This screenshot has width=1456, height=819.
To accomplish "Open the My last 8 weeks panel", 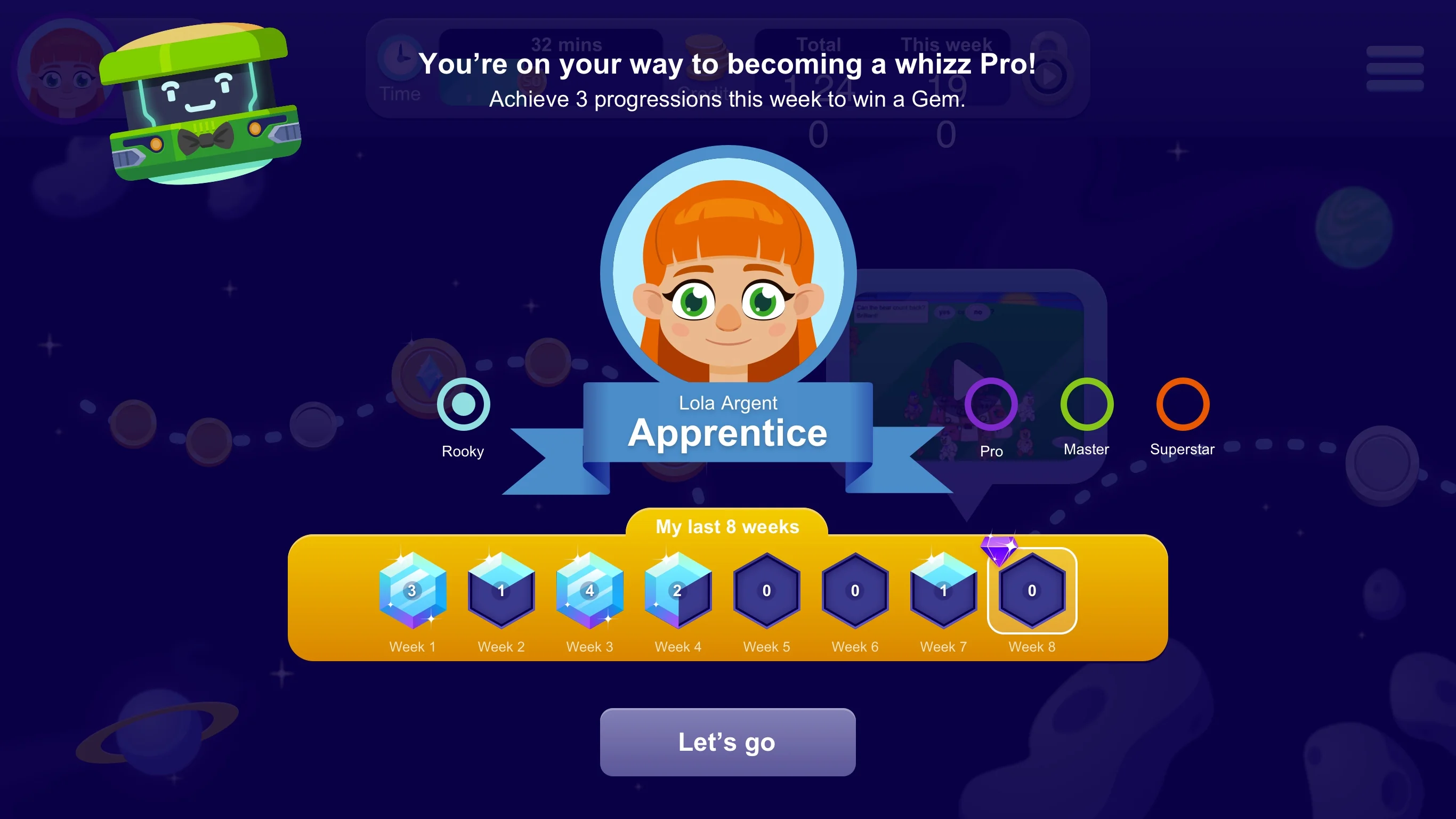I will click(727, 526).
